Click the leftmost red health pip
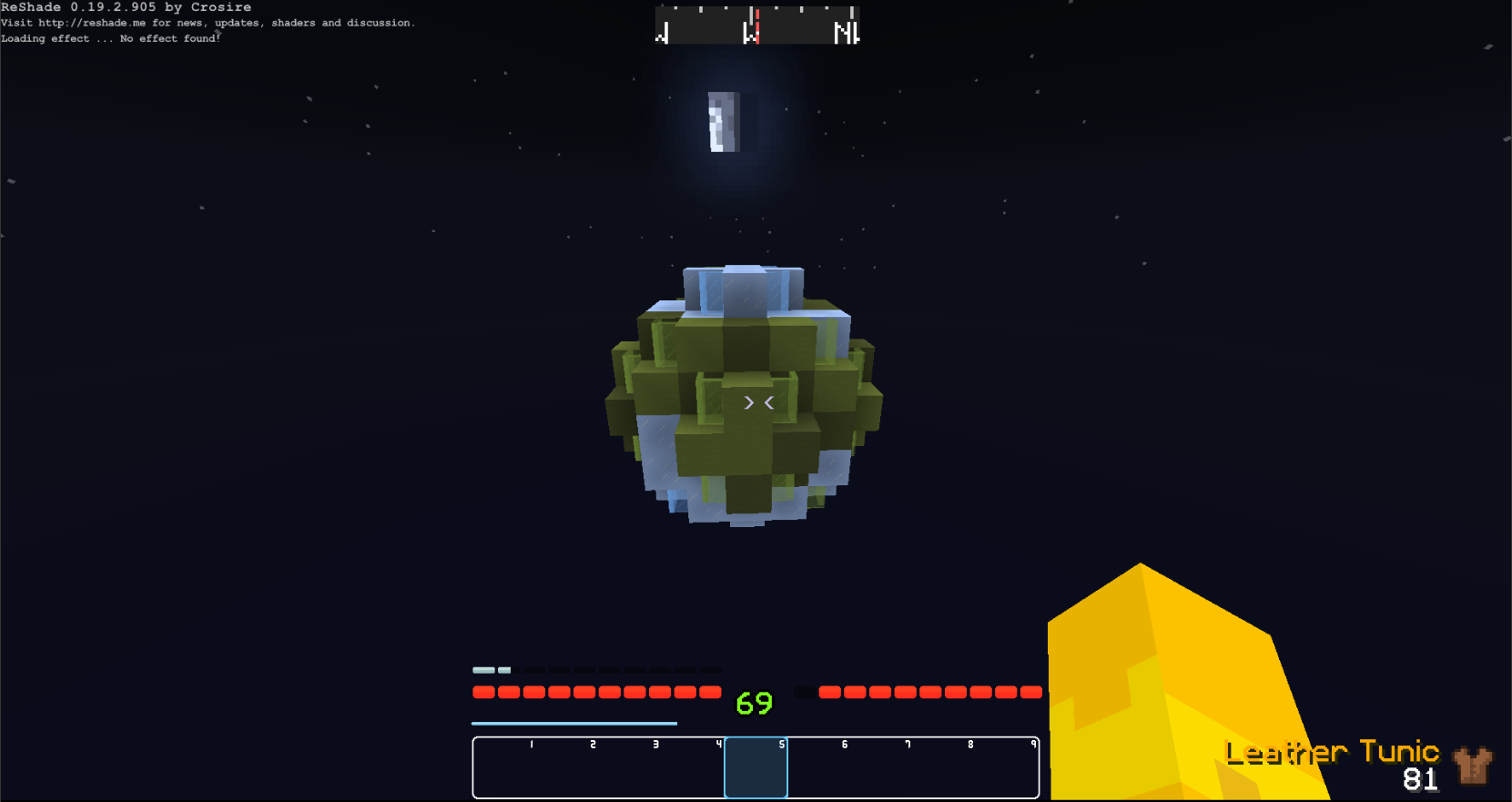This screenshot has height=802, width=1512. pos(484,692)
